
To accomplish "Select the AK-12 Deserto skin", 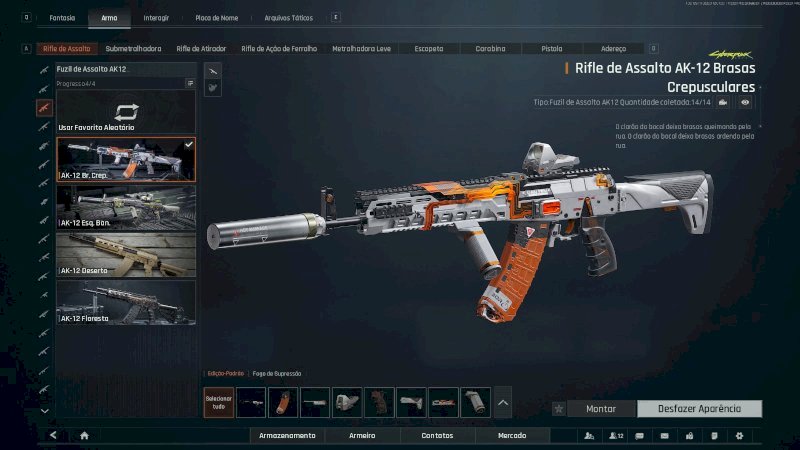I will (126, 254).
